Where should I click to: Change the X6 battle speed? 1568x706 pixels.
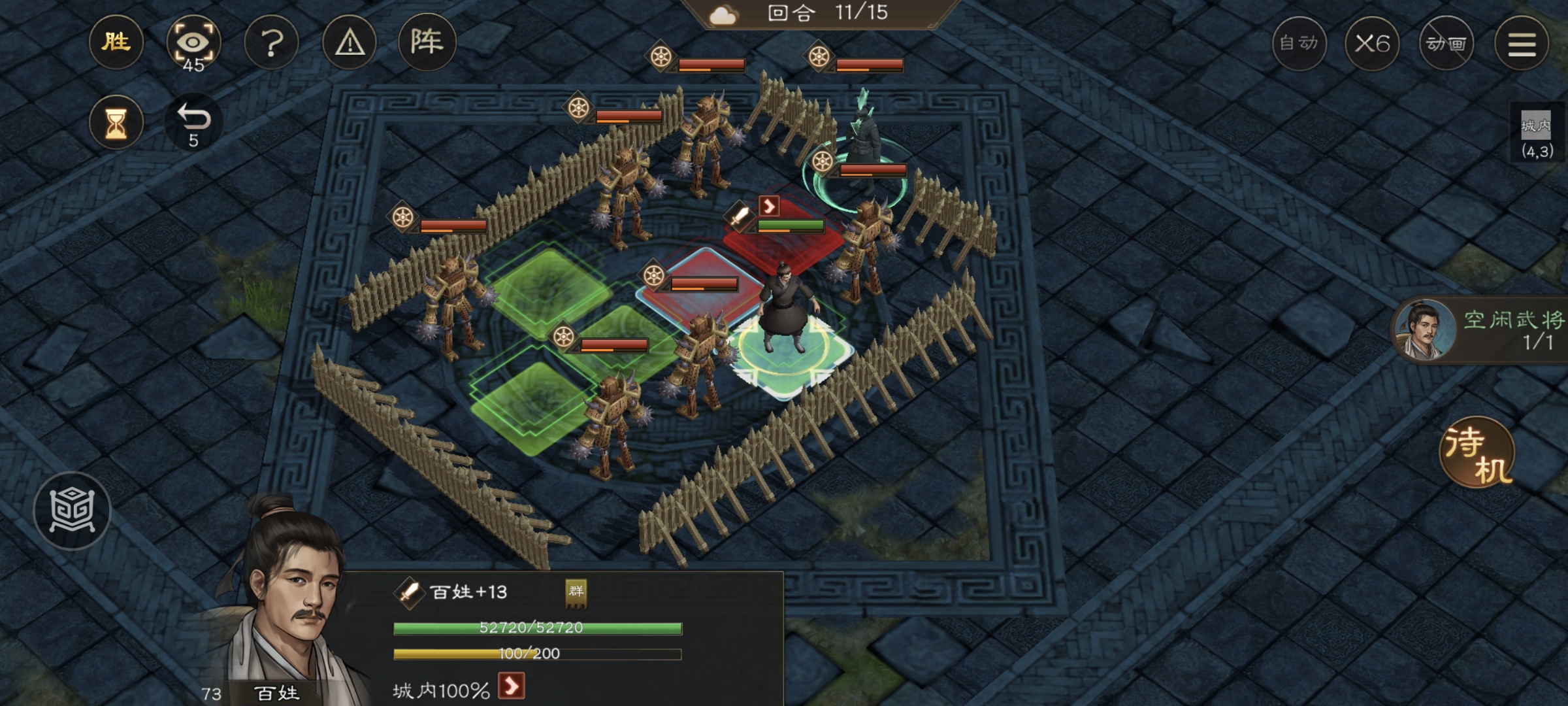point(1372,44)
